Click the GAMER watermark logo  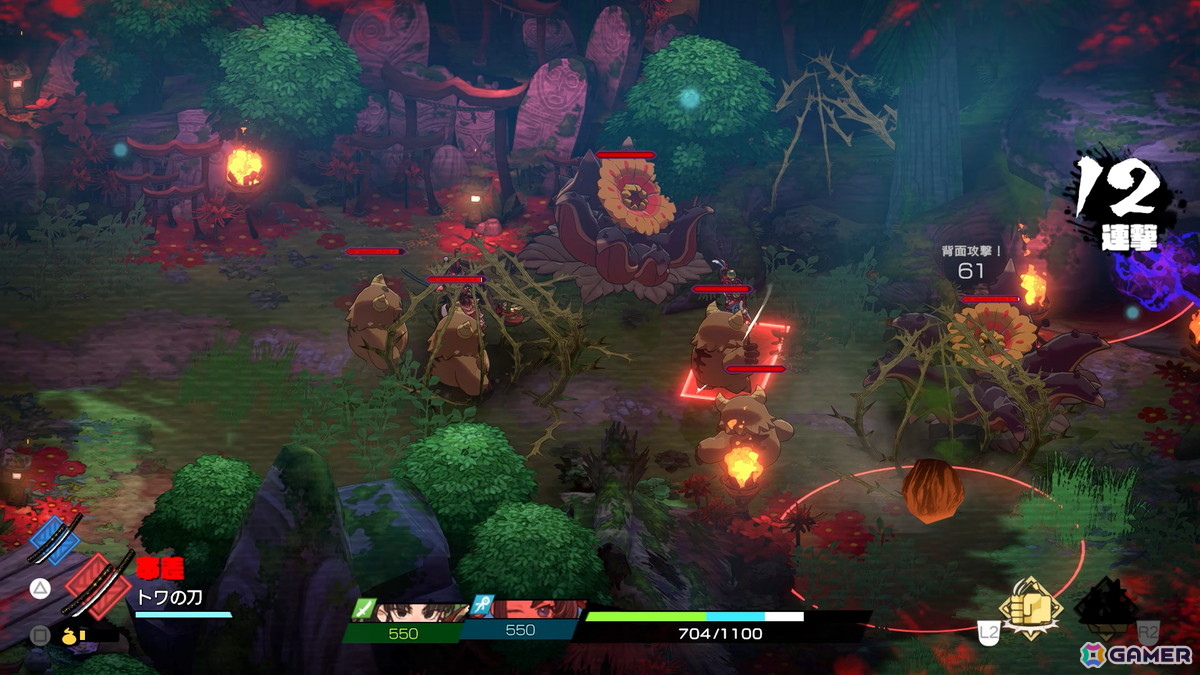(1135, 654)
